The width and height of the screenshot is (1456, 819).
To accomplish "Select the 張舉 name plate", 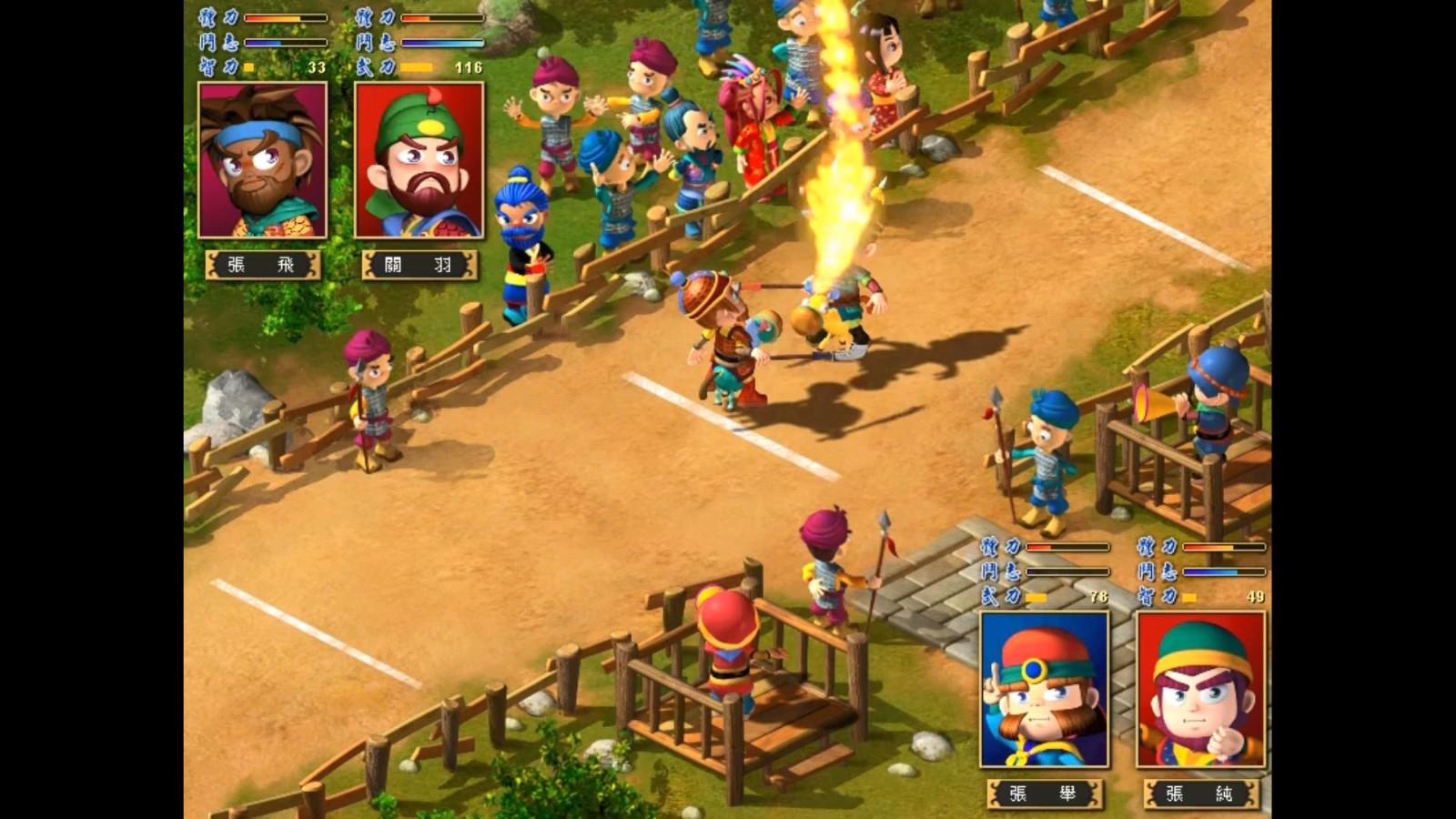I will pyautogui.click(x=1044, y=794).
